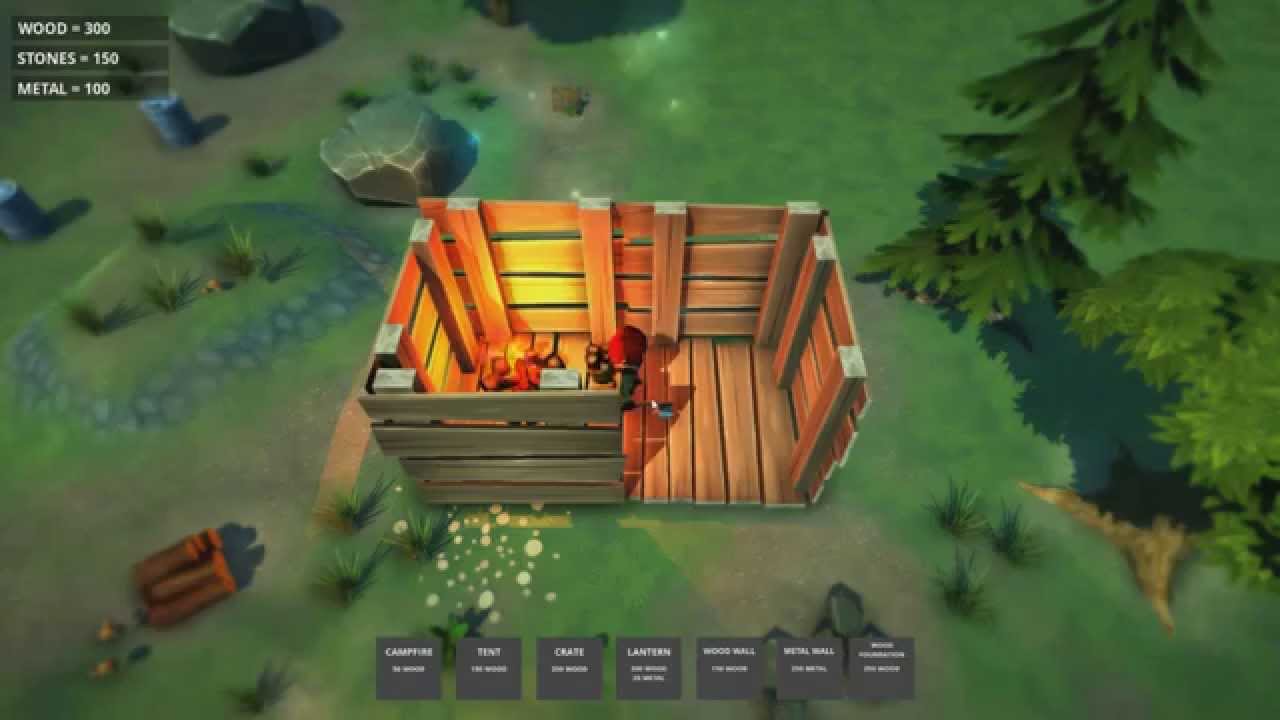
Task: Select the Campfire build button
Action: pyautogui.click(x=408, y=667)
